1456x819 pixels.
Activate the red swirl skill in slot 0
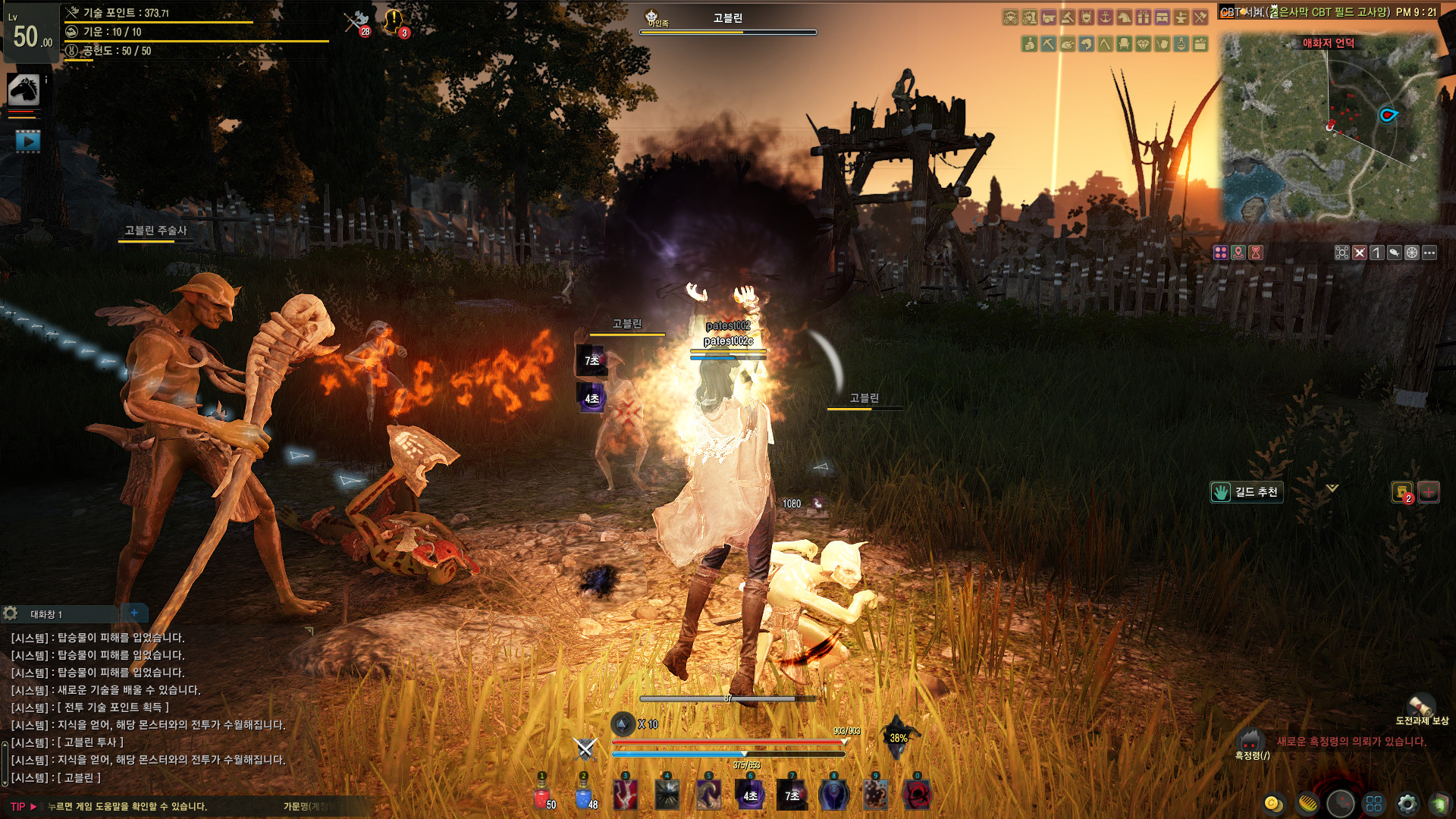(x=917, y=795)
